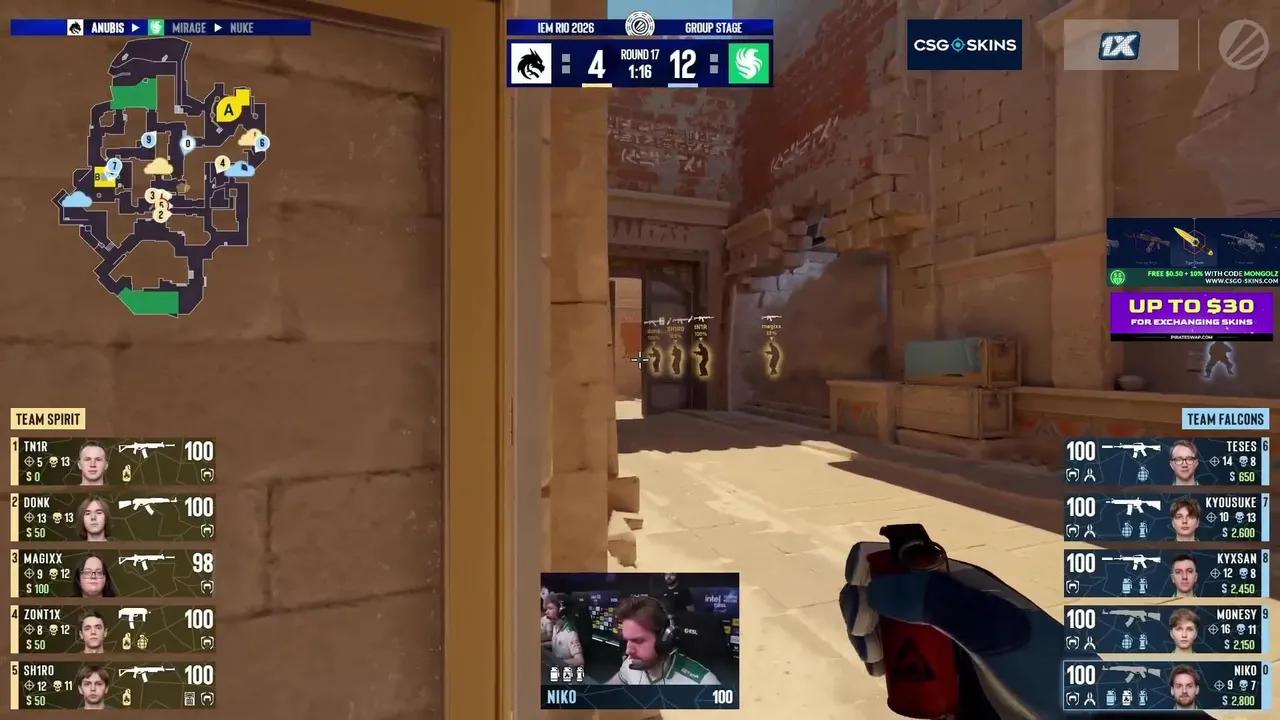Select the Team Falcons logo on scoreboard
This screenshot has height=720, width=1280.
pos(748,63)
